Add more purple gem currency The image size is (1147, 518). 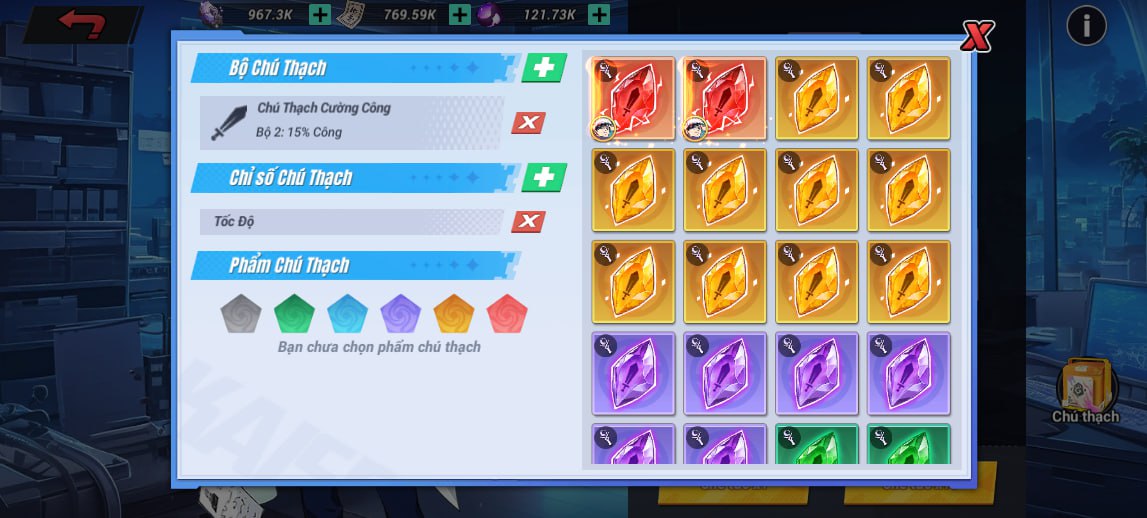pyautogui.click(x=320, y=15)
